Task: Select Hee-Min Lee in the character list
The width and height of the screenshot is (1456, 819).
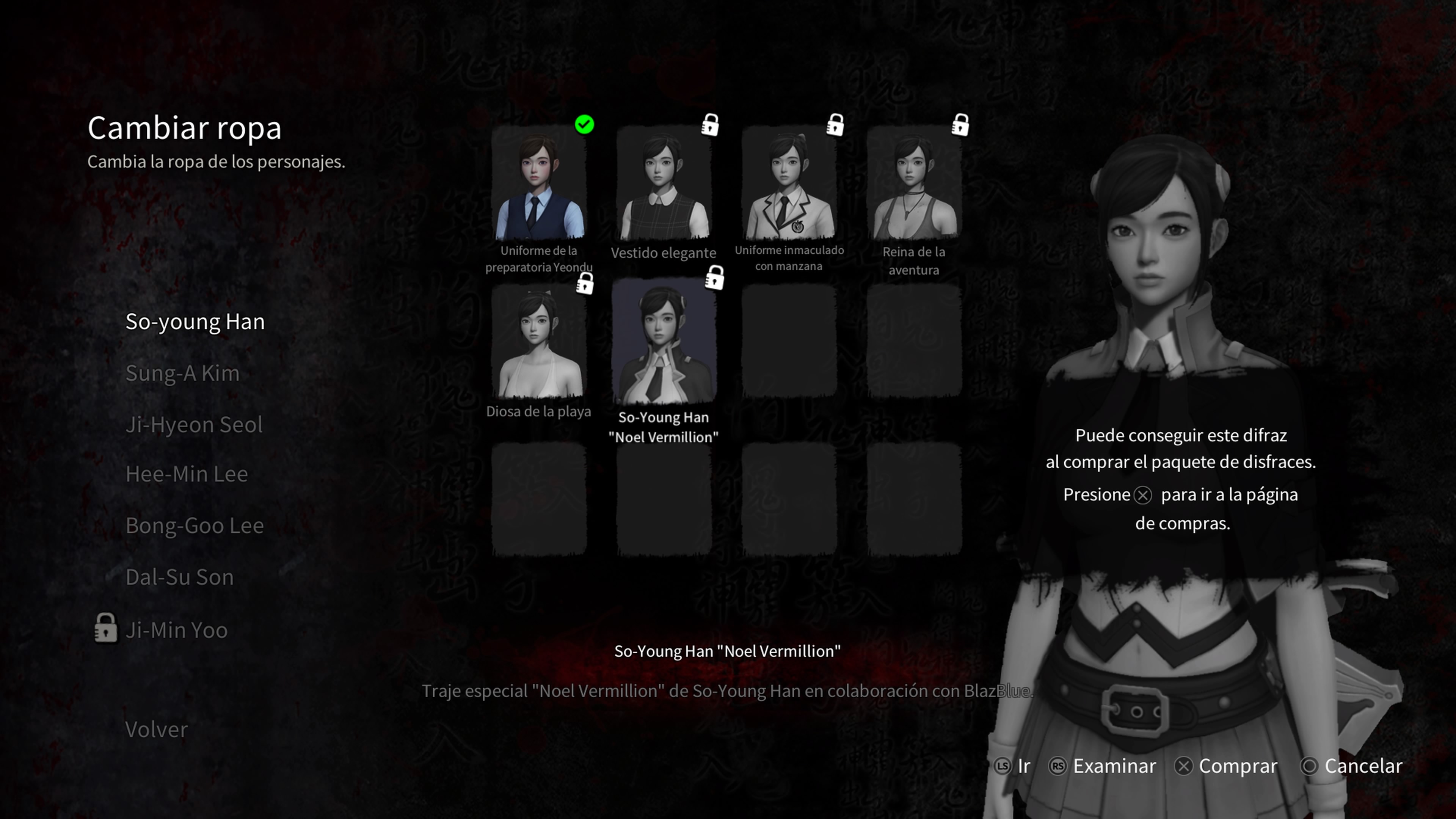Action: point(187,474)
